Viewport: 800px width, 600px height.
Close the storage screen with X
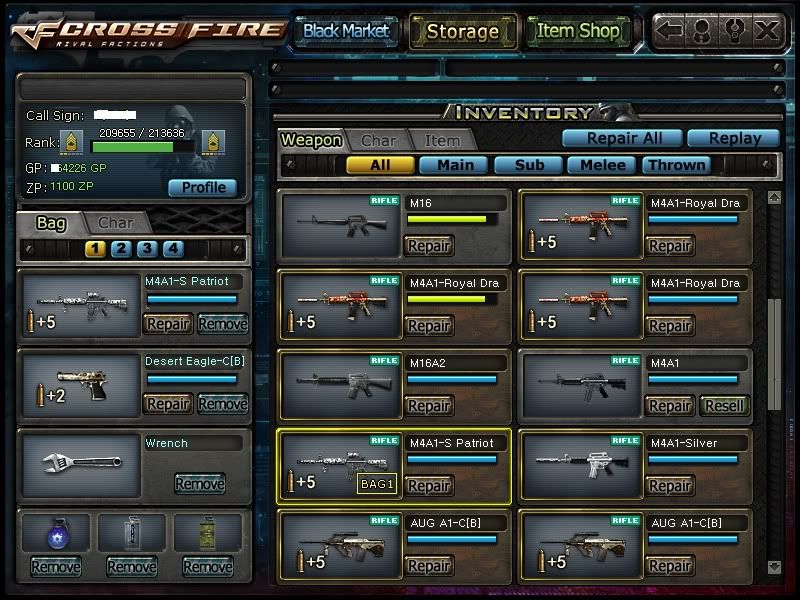coord(766,31)
